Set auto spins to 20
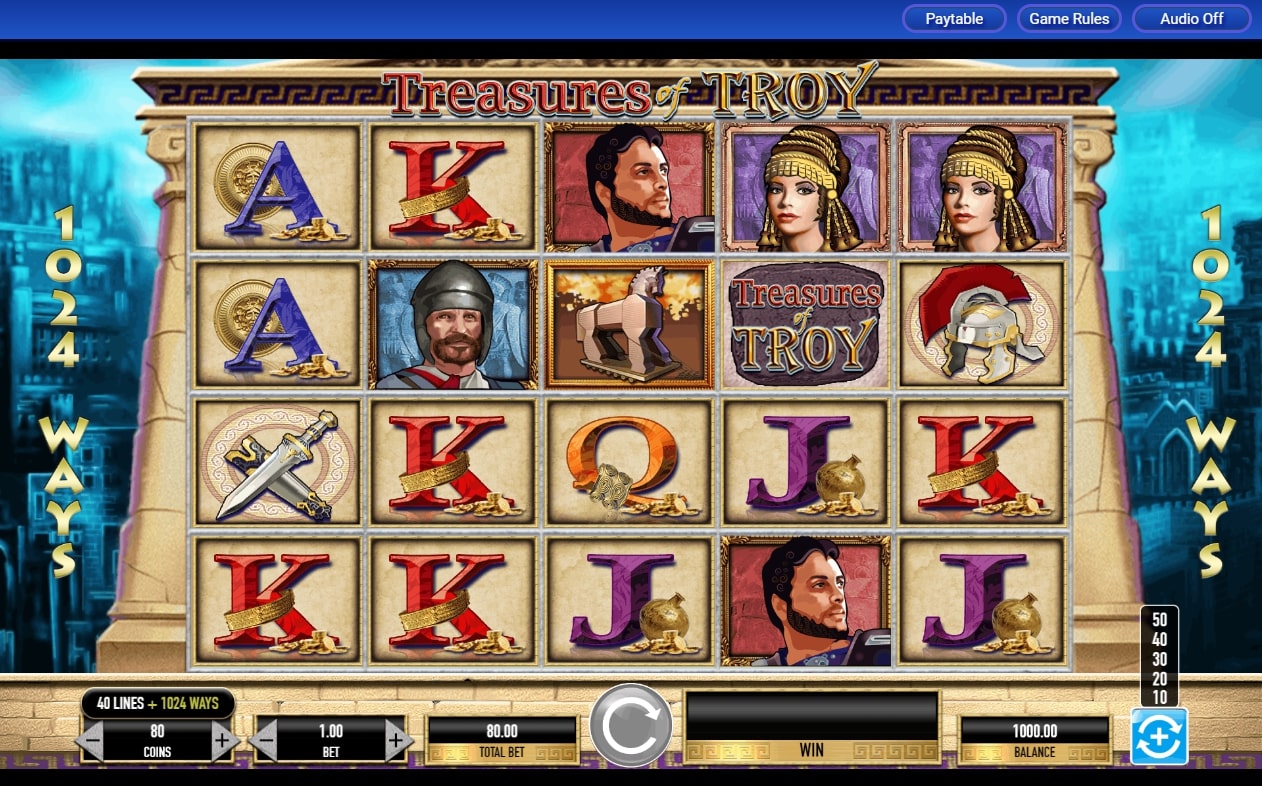 coord(1159,677)
